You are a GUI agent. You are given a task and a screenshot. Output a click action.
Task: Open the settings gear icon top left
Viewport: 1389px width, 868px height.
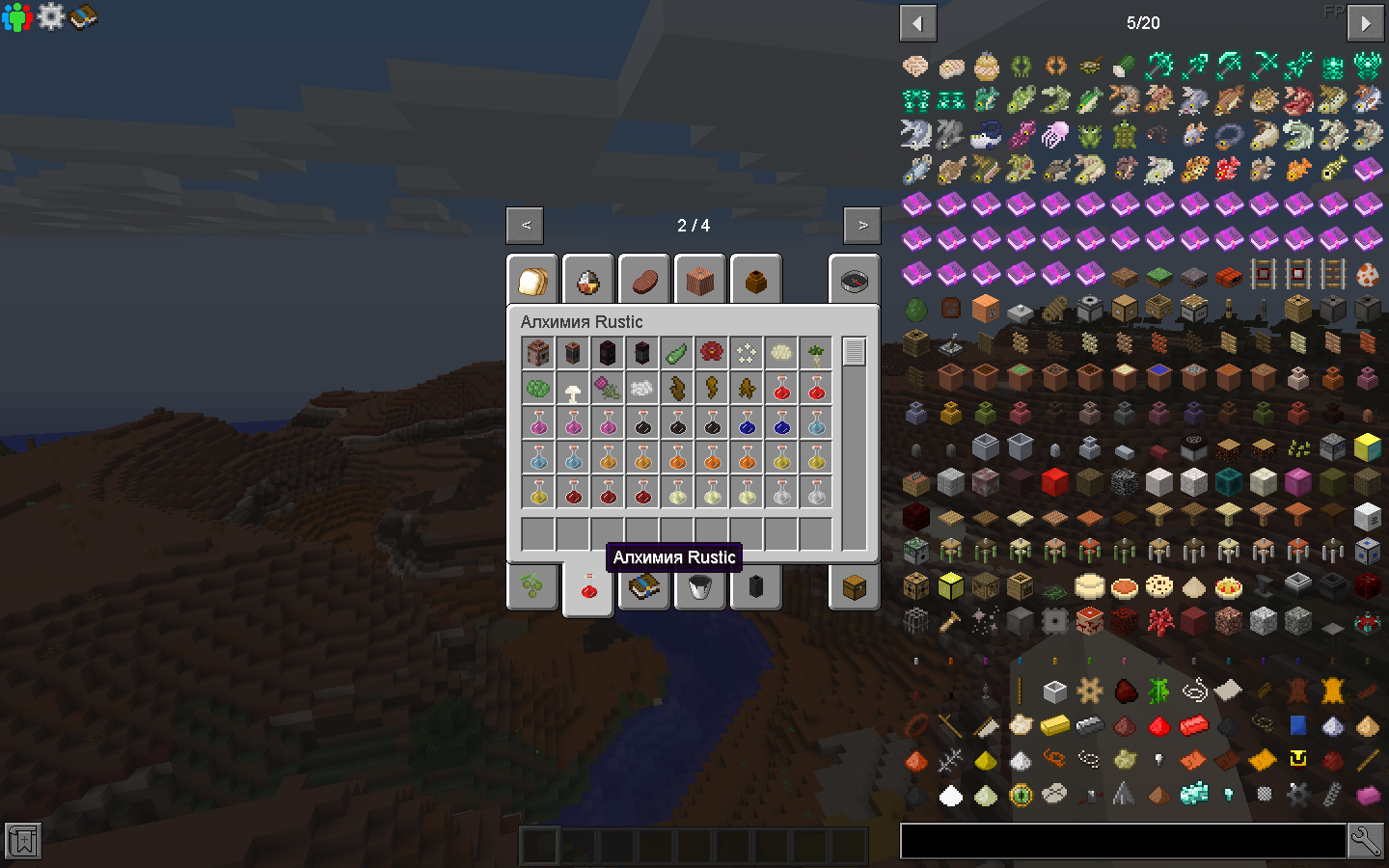[49, 16]
